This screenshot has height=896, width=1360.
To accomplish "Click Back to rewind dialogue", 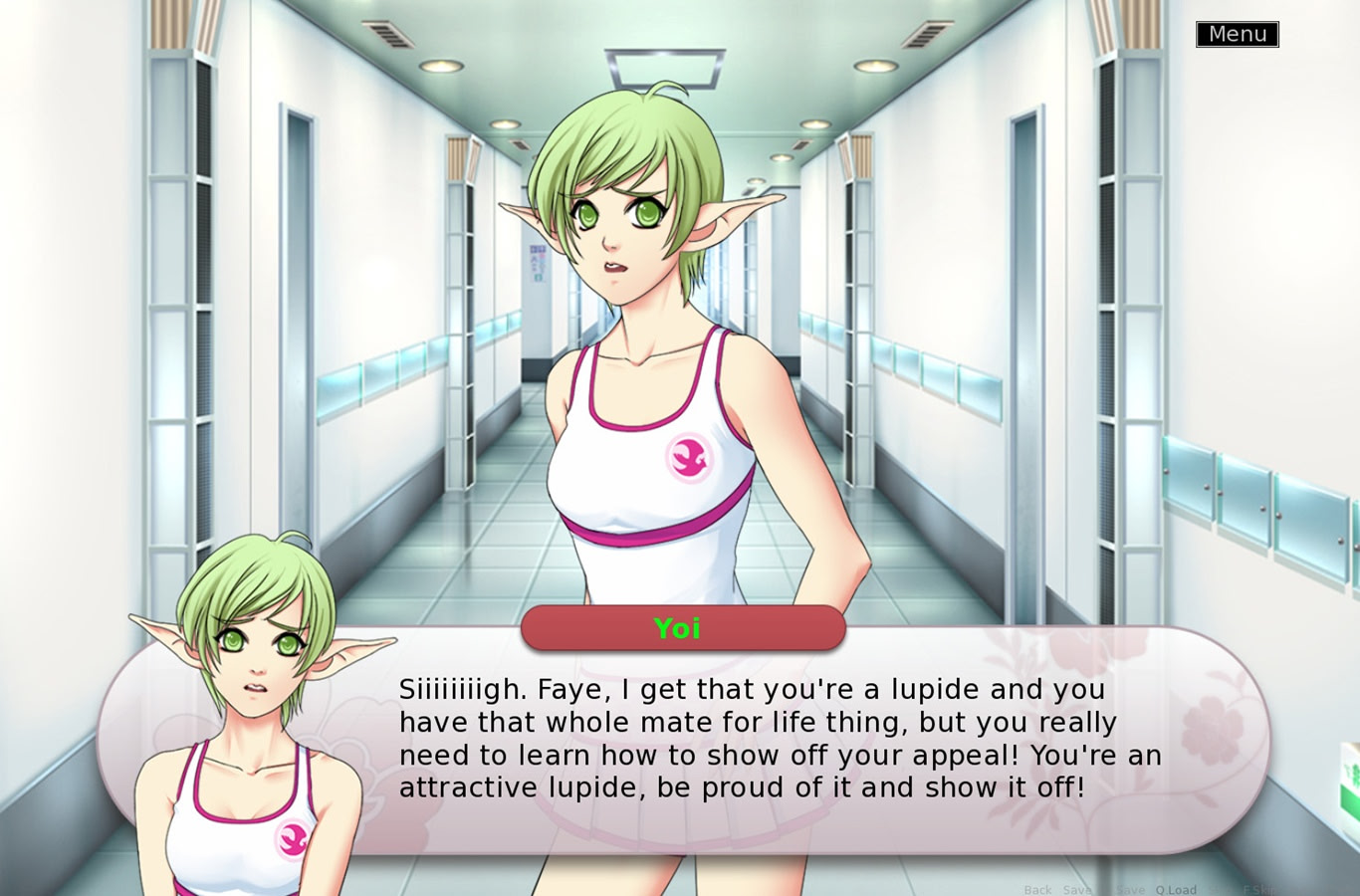I will (1037, 889).
